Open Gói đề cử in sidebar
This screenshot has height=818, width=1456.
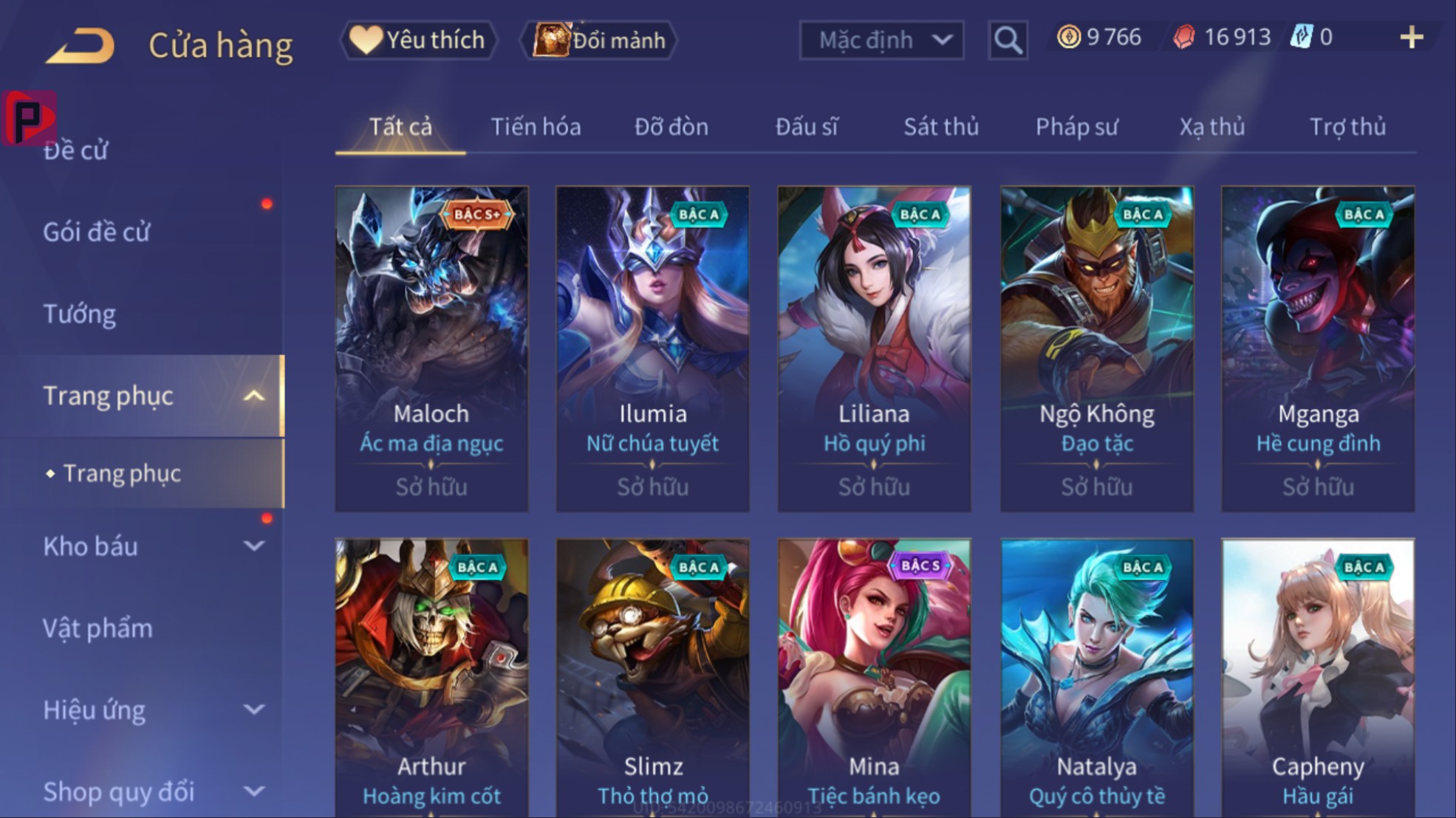click(97, 232)
